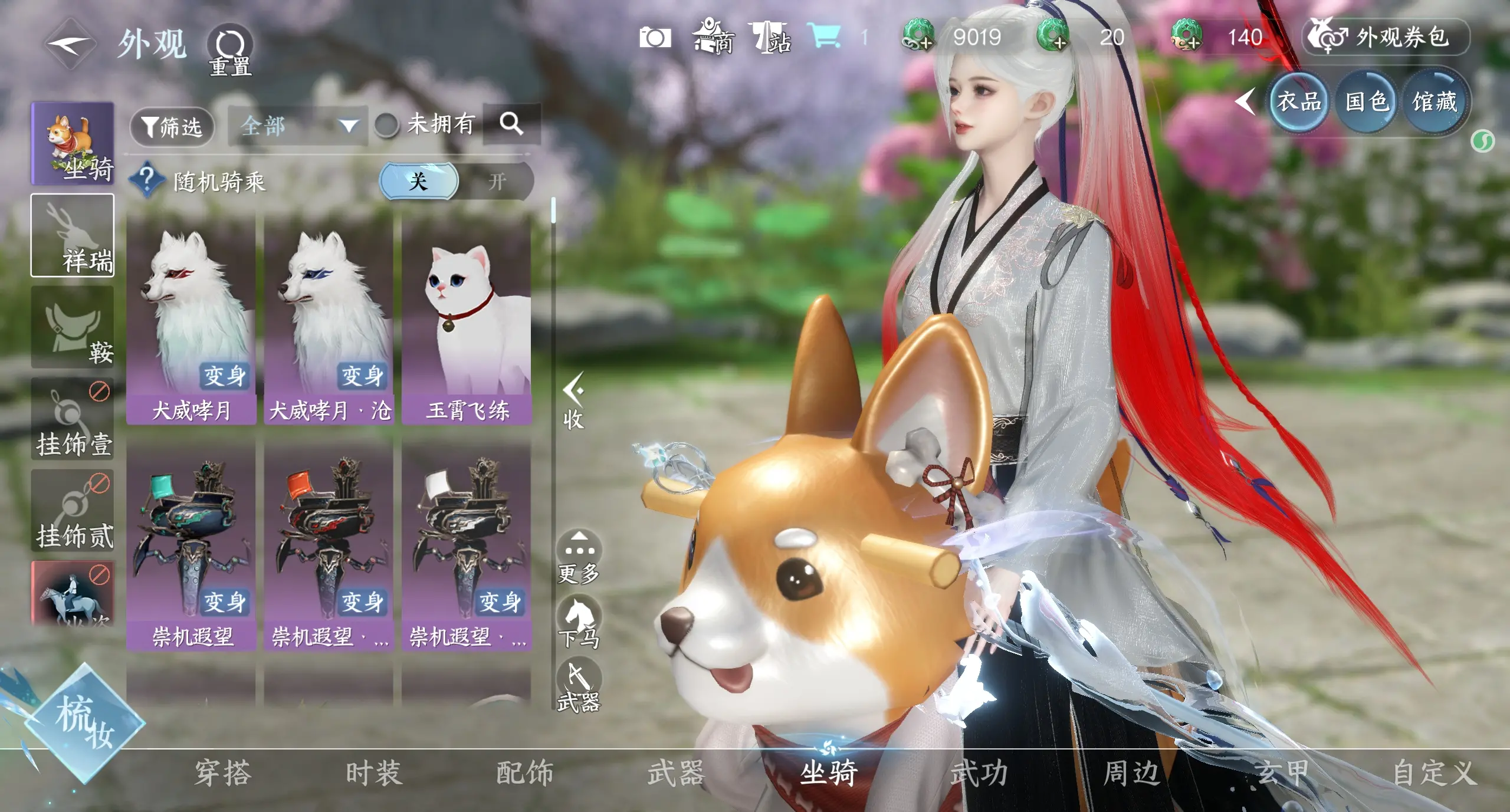Select the 鞍 saddle category
The height and width of the screenshot is (812, 1510).
[x=73, y=327]
